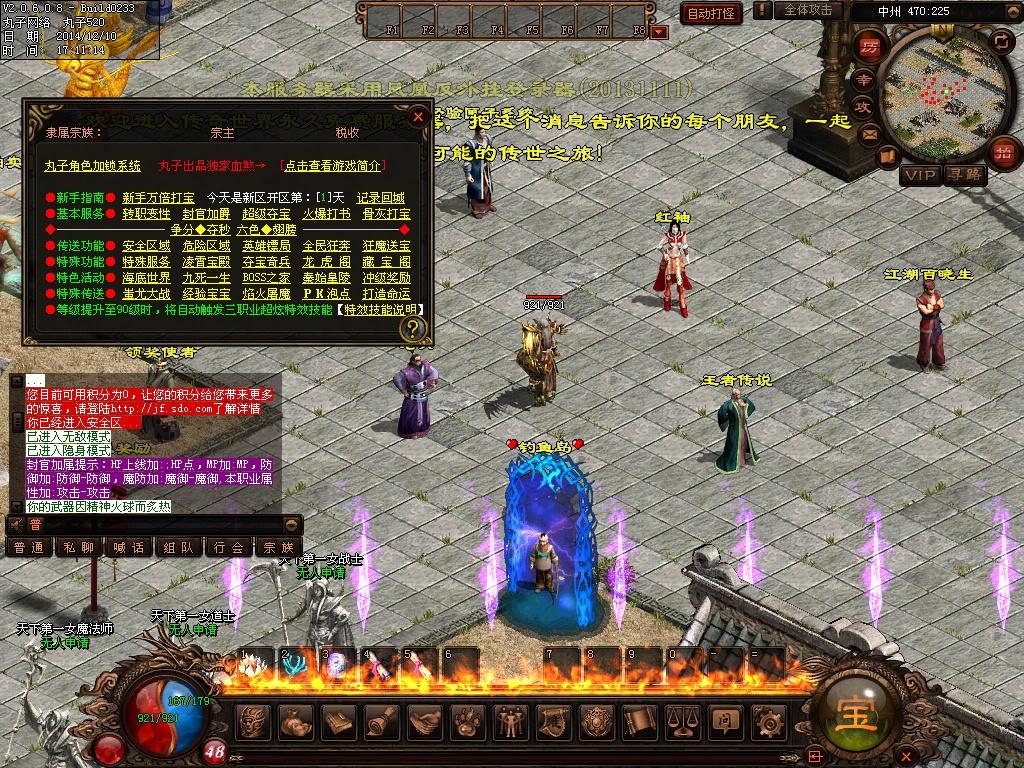Screen dimensions: 1024x768
Task: Activate the 寻路 pathfinding button
Action: (x=965, y=175)
